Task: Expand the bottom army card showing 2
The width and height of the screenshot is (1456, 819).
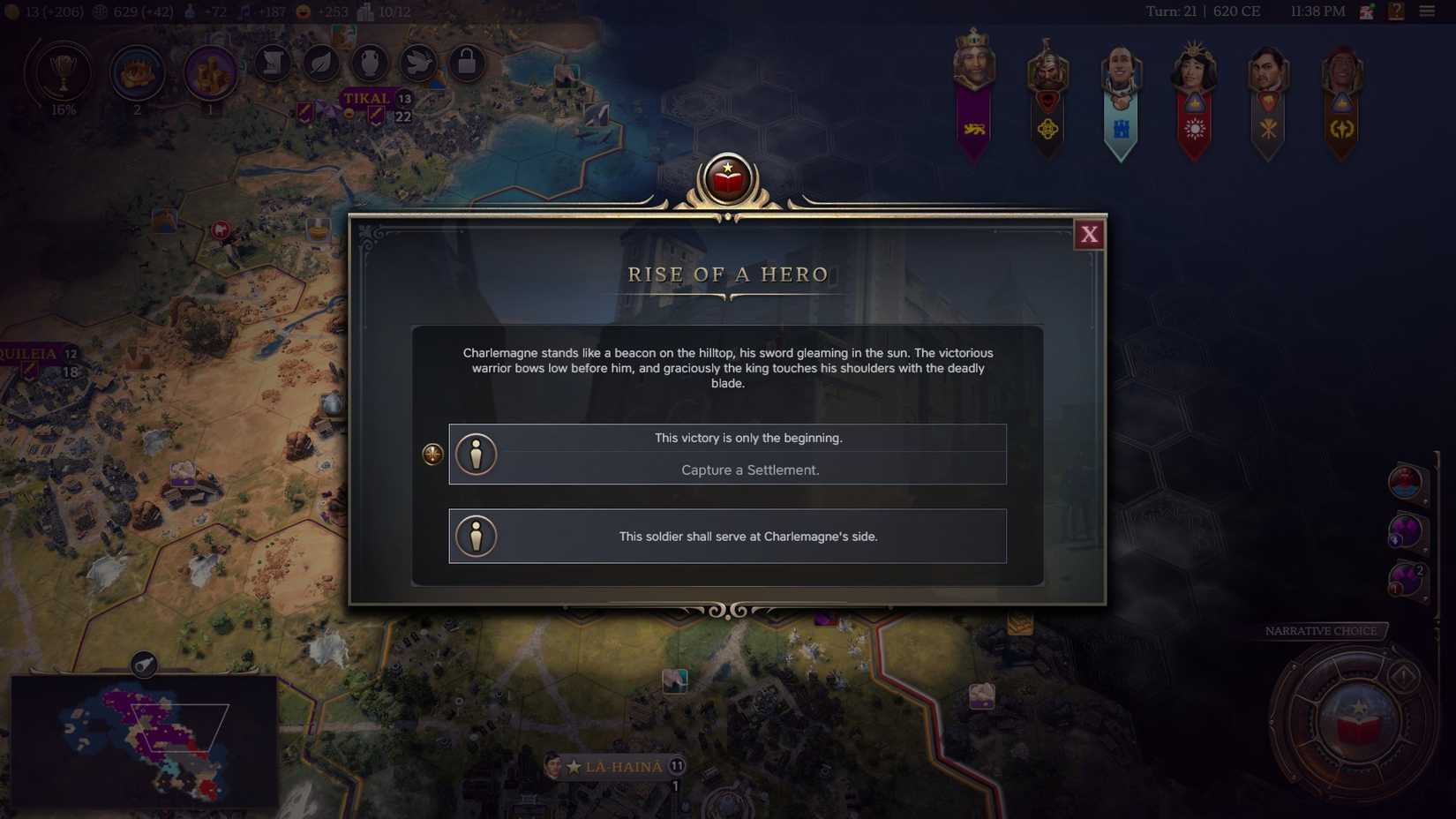Action: (1406, 578)
